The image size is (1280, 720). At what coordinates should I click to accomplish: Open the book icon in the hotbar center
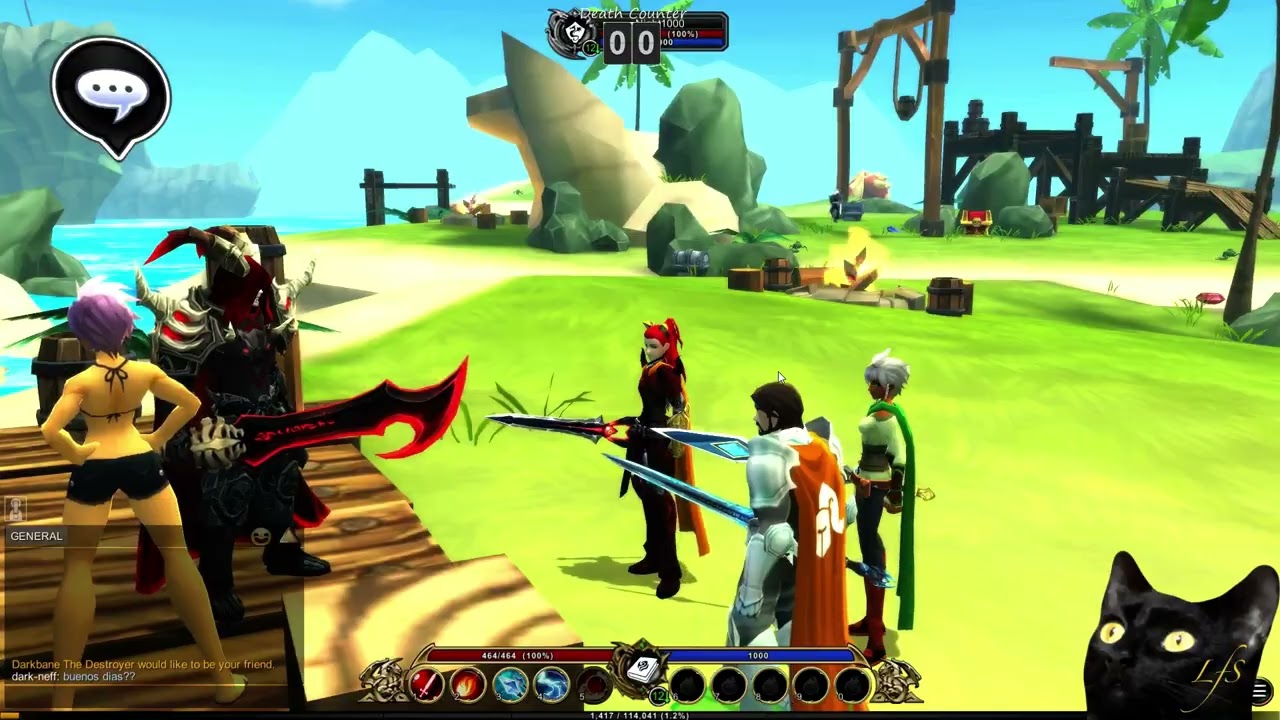(641, 668)
